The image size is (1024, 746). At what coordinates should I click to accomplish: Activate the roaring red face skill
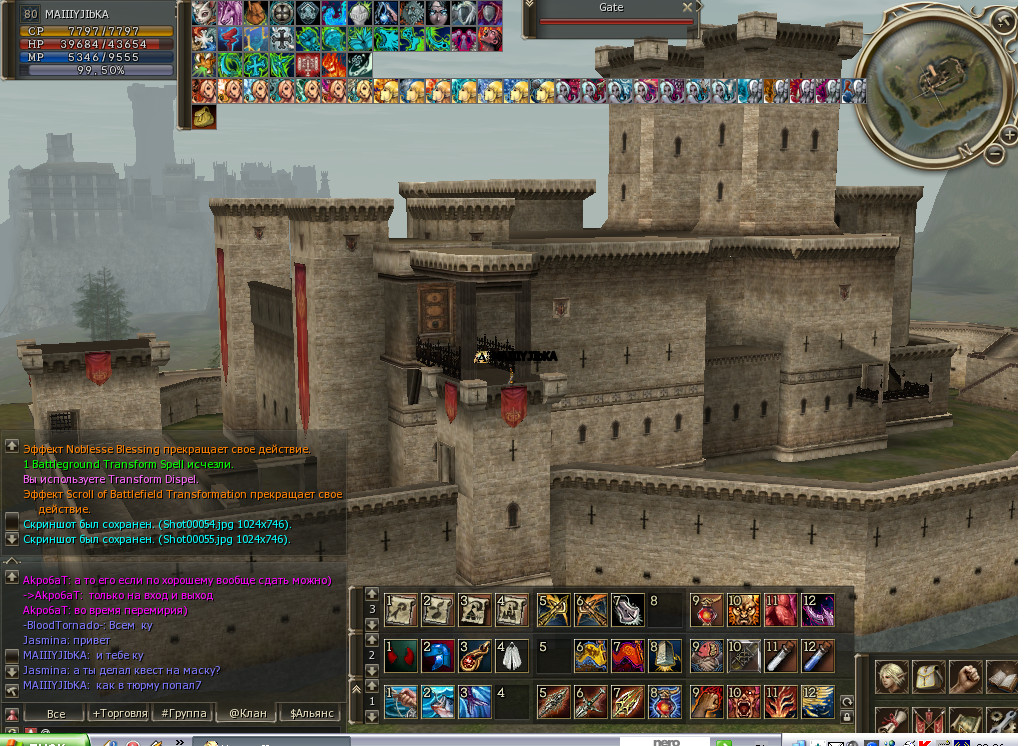tap(742, 702)
